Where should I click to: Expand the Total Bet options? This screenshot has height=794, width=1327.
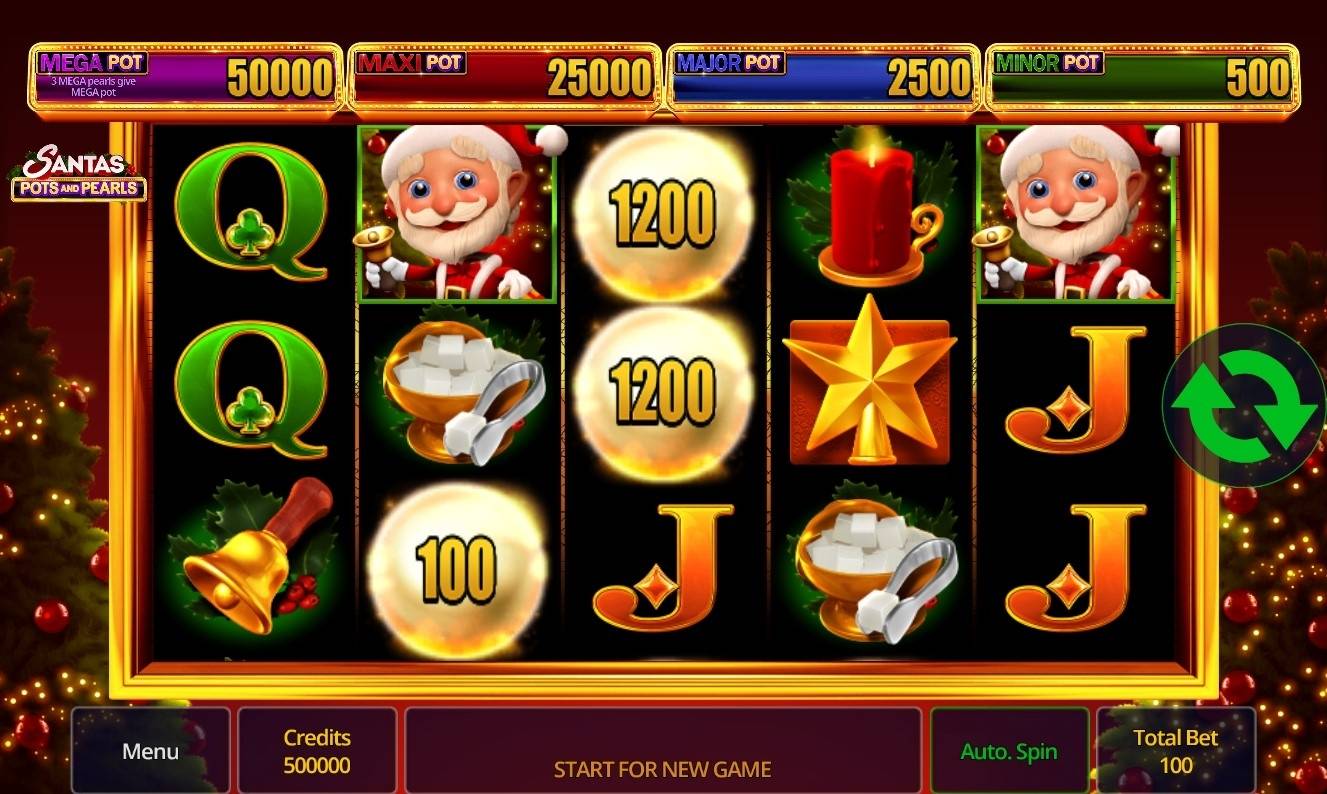click(x=1176, y=750)
